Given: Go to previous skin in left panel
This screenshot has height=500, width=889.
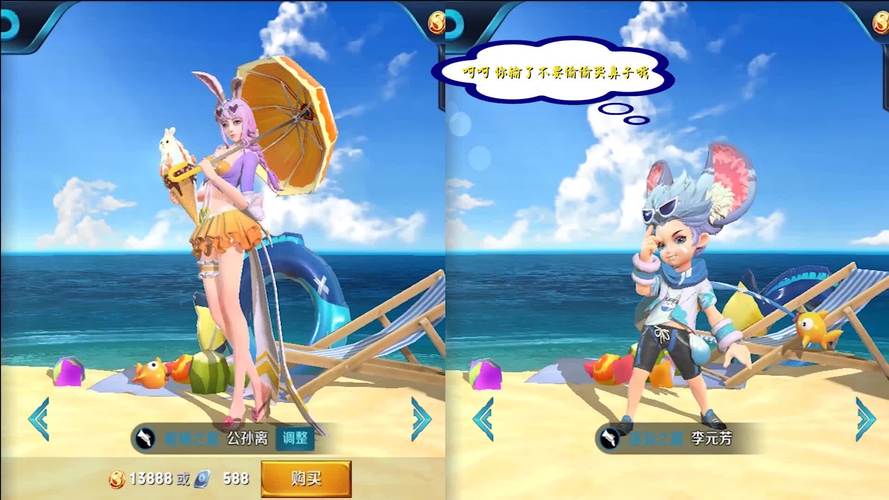Looking at the screenshot, I should tap(39, 419).
